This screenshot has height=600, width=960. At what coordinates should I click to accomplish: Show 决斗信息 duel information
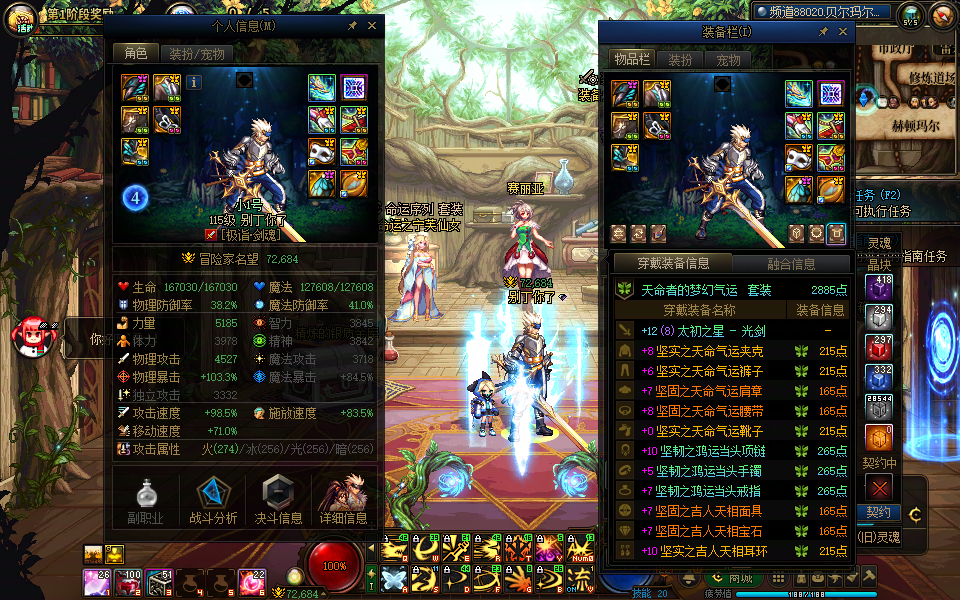(x=278, y=501)
